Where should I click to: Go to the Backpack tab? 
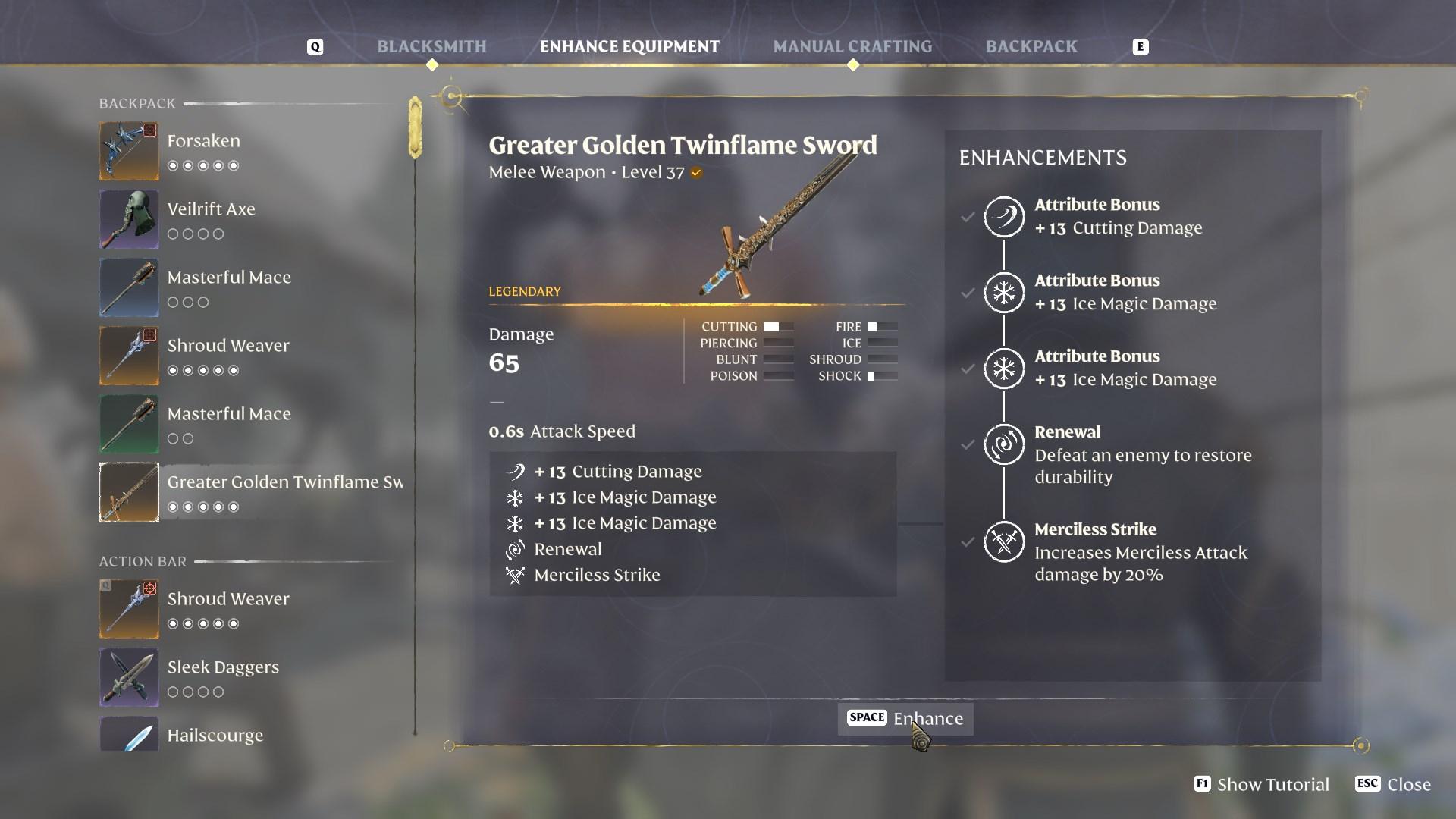tap(1031, 47)
